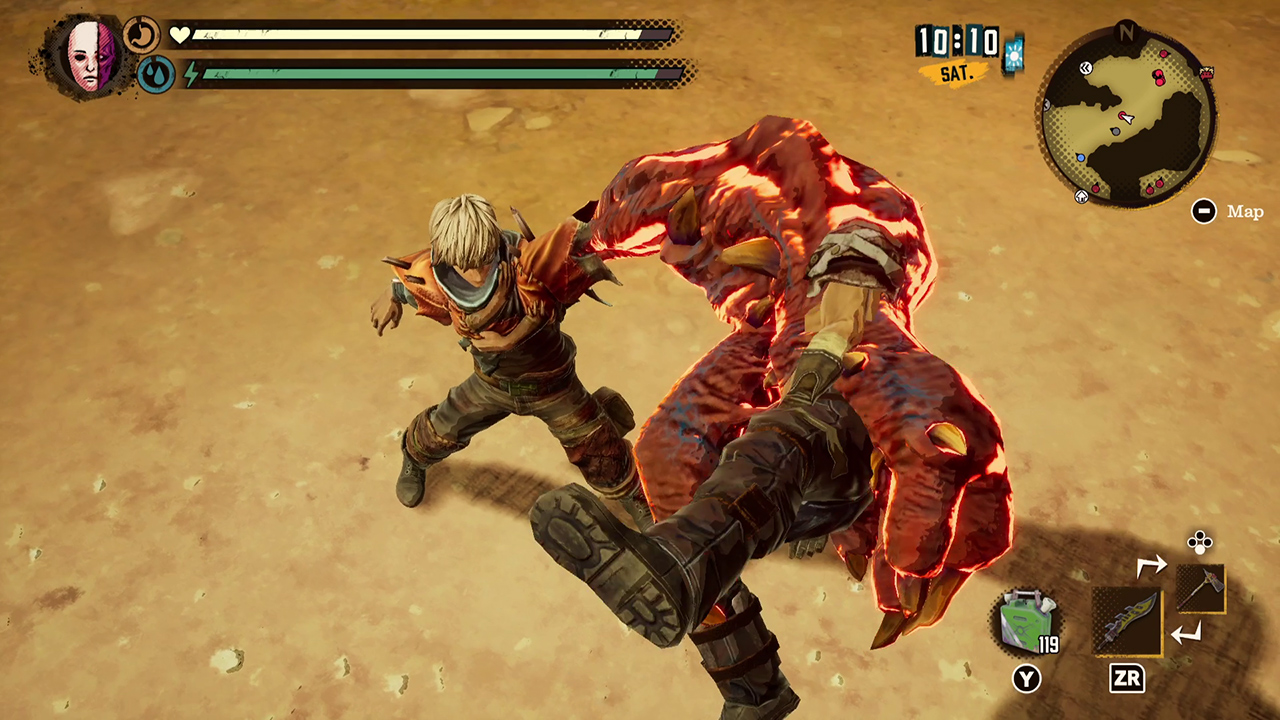The height and width of the screenshot is (720, 1280).
Task: Click the lightning icon on the stamina bar
Action: coord(190,73)
